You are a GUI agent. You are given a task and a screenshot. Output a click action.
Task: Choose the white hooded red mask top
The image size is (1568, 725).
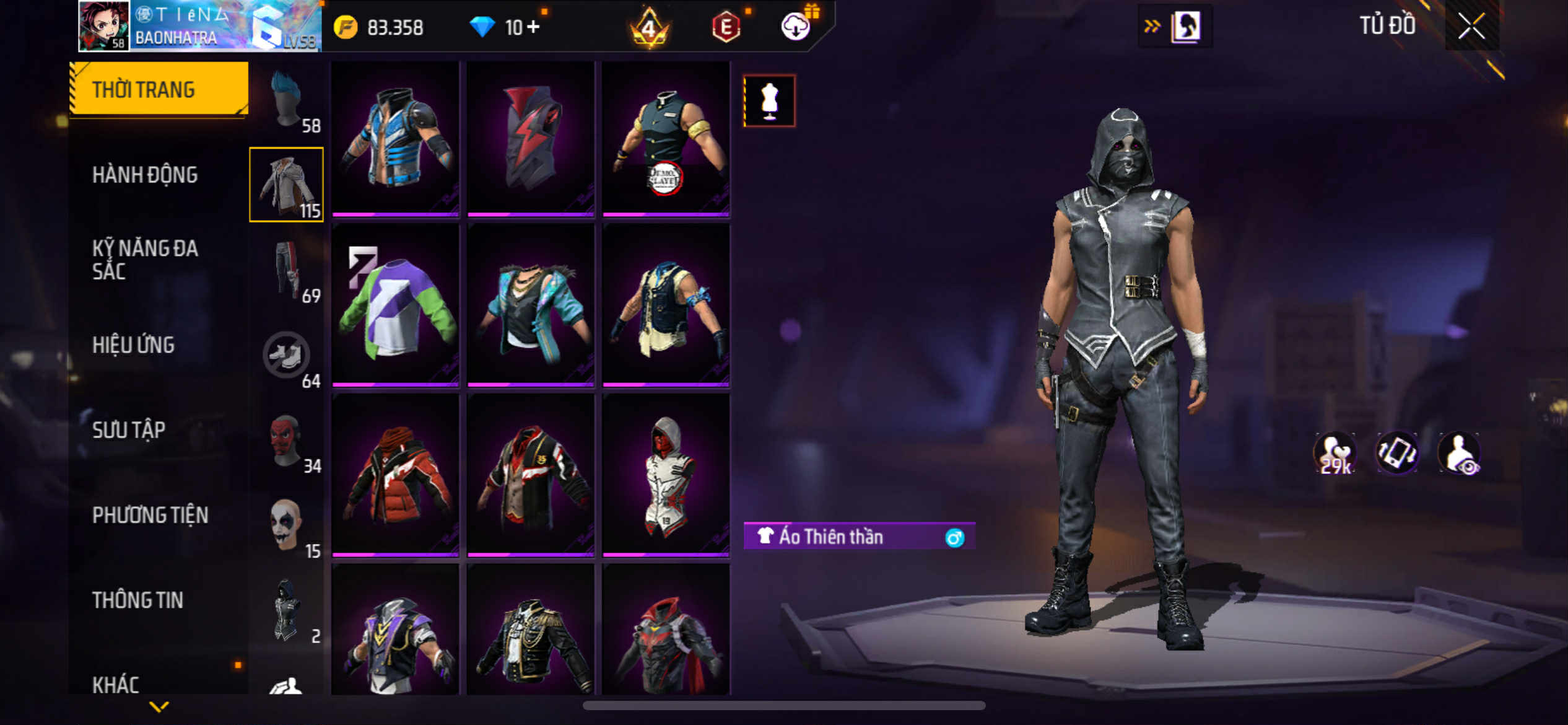tap(666, 475)
